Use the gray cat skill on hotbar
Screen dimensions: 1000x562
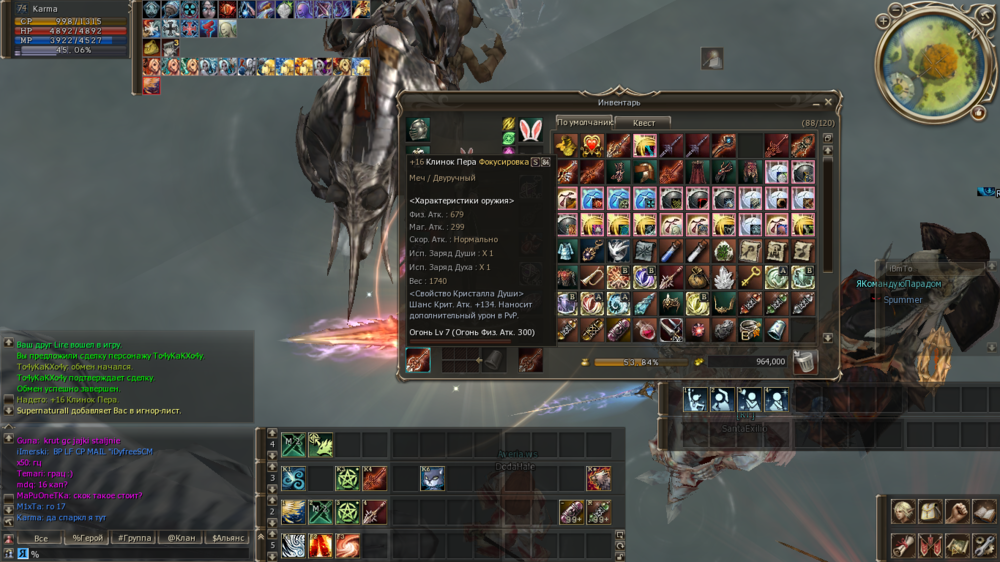pos(432,479)
